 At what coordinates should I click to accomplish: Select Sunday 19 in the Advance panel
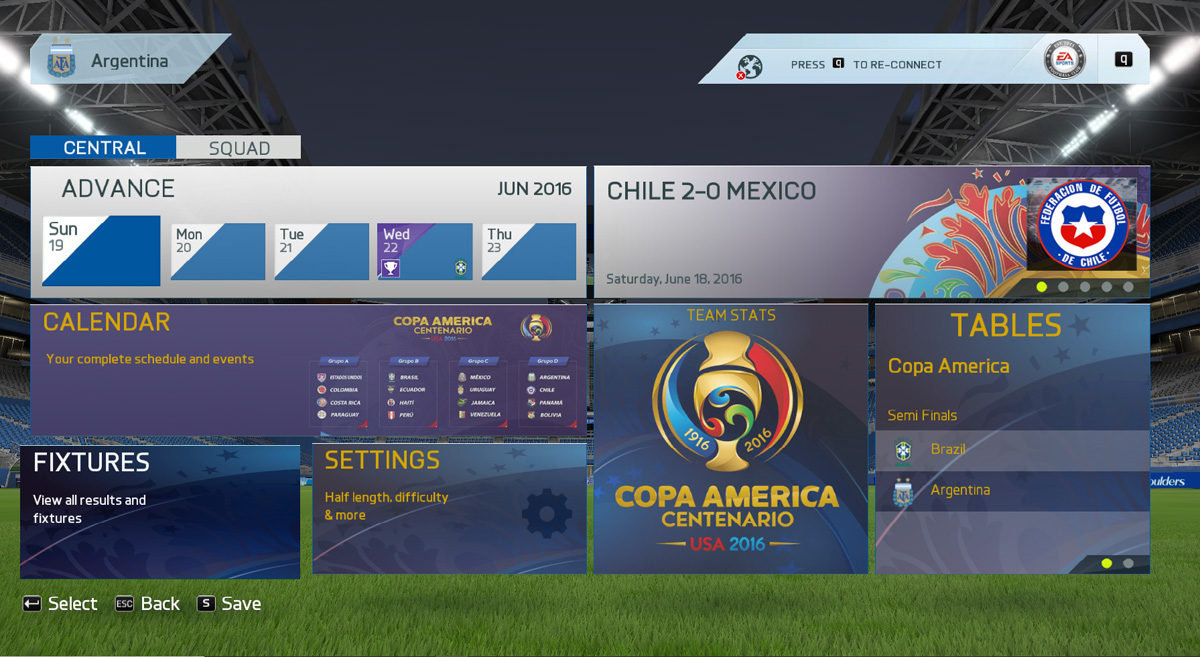(101, 250)
